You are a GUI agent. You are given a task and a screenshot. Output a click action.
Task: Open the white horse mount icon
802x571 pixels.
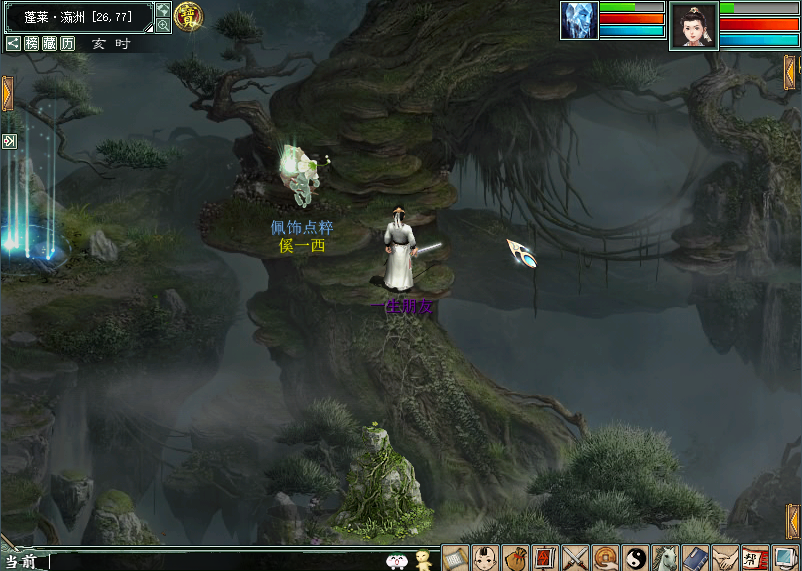click(x=665, y=558)
